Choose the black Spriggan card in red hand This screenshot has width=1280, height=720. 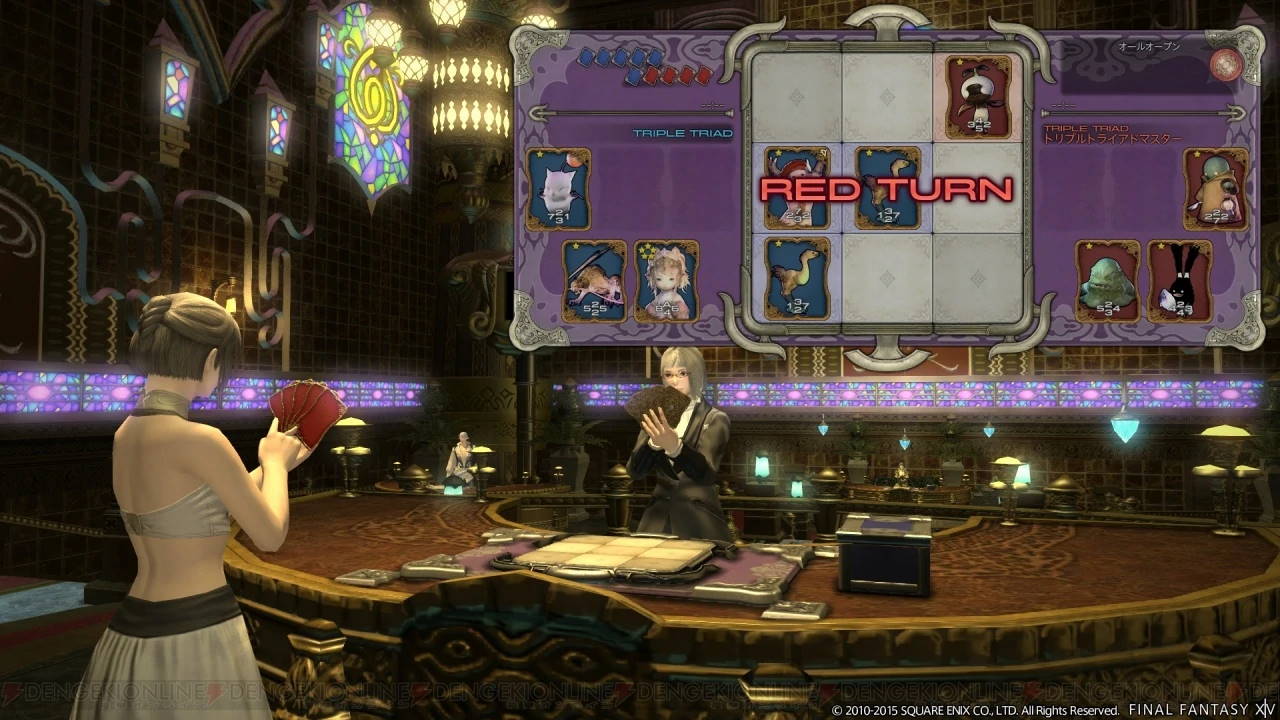[1181, 281]
